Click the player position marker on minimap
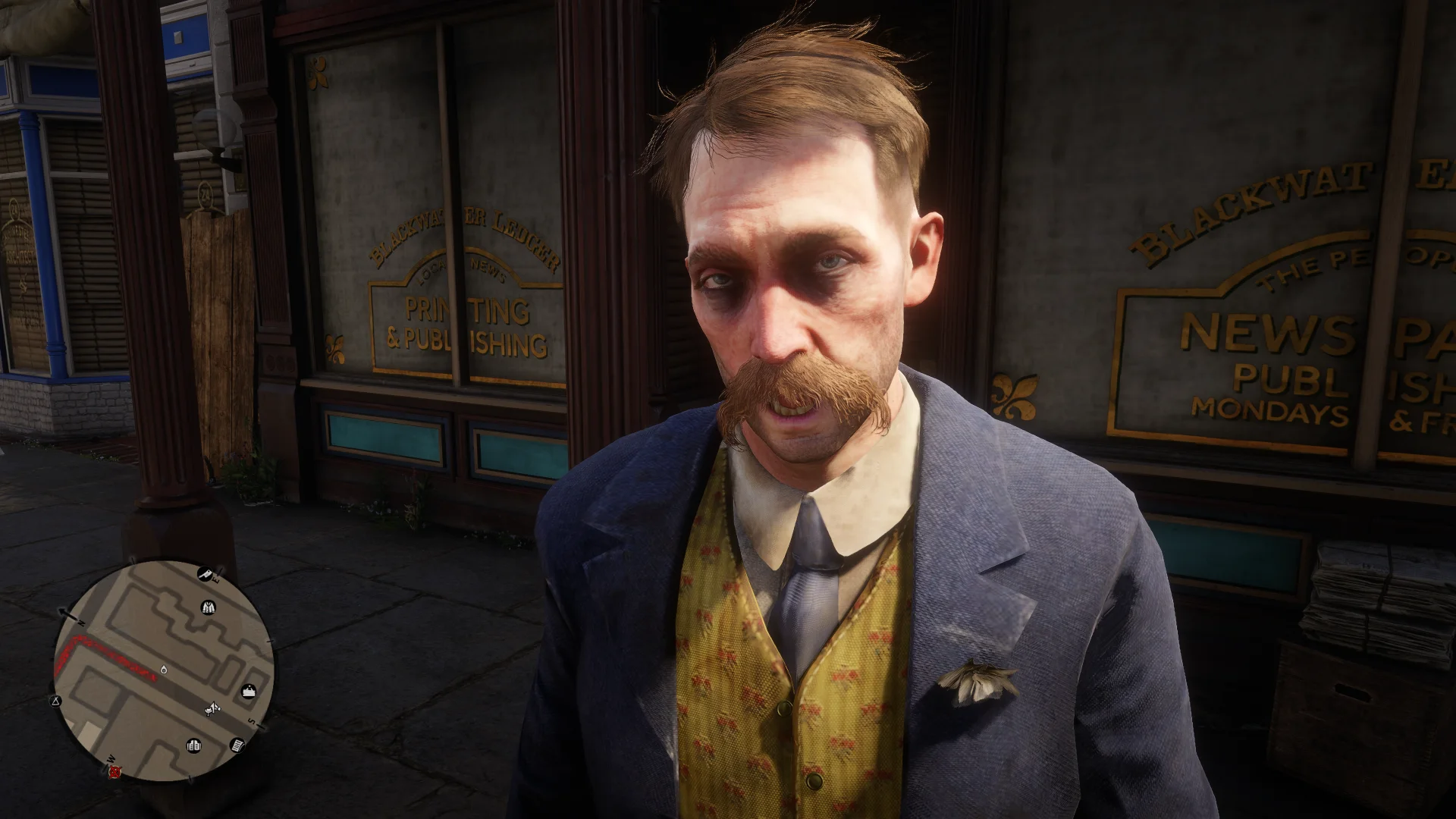 [165, 670]
